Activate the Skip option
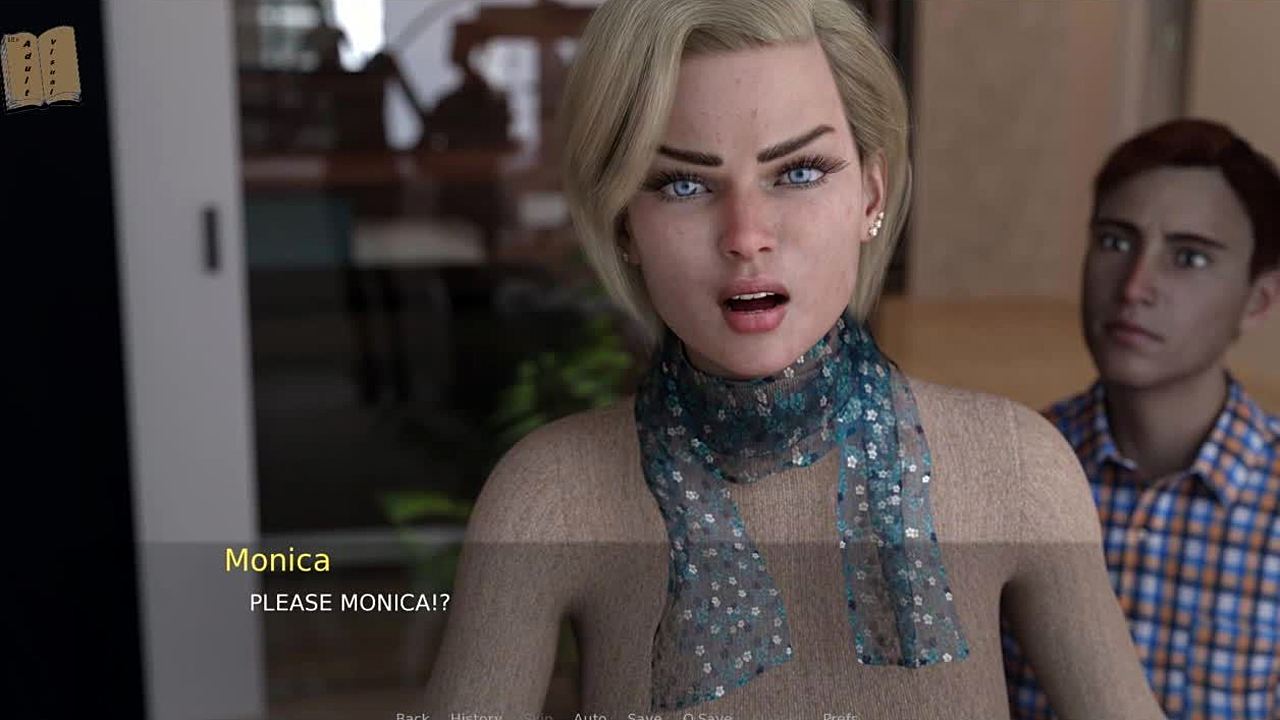Viewport: 1280px width, 720px height. coord(538,716)
